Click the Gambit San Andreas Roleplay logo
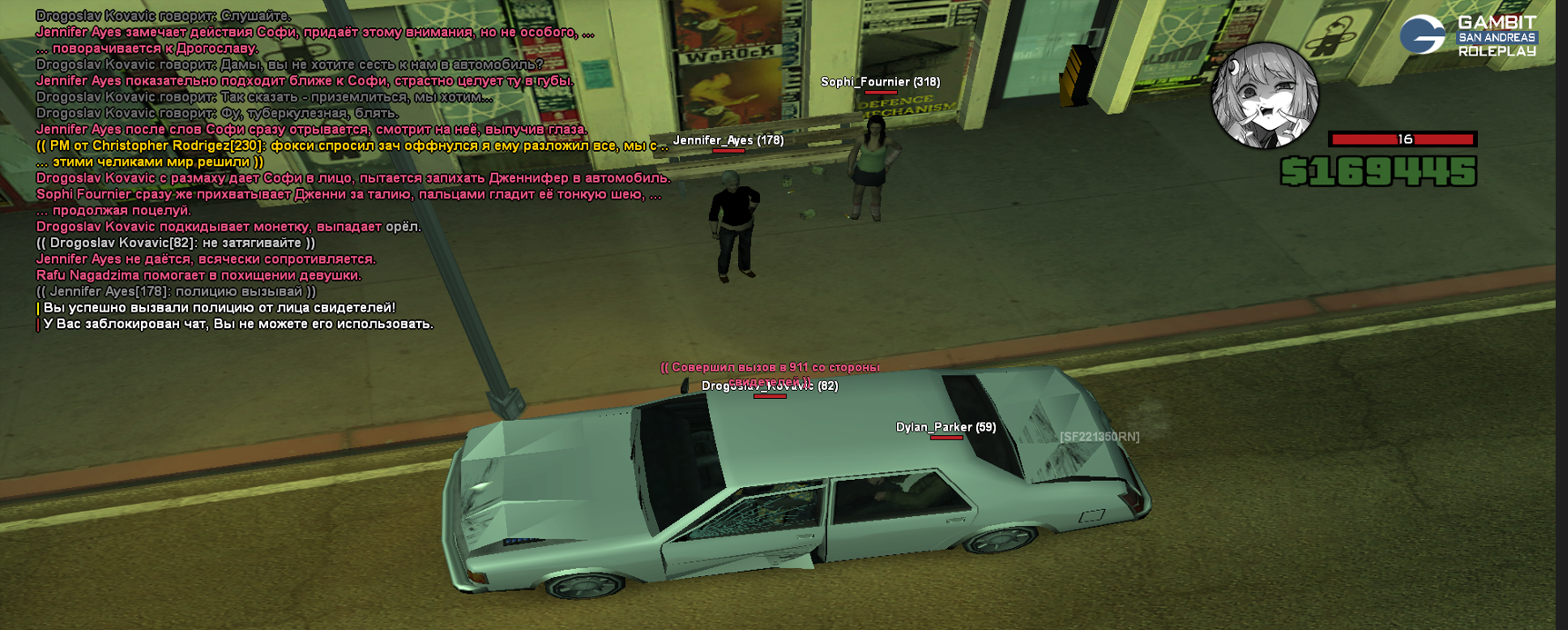Image resolution: width=1568 pixels, height=630 pixels. tap(1467, 36)
